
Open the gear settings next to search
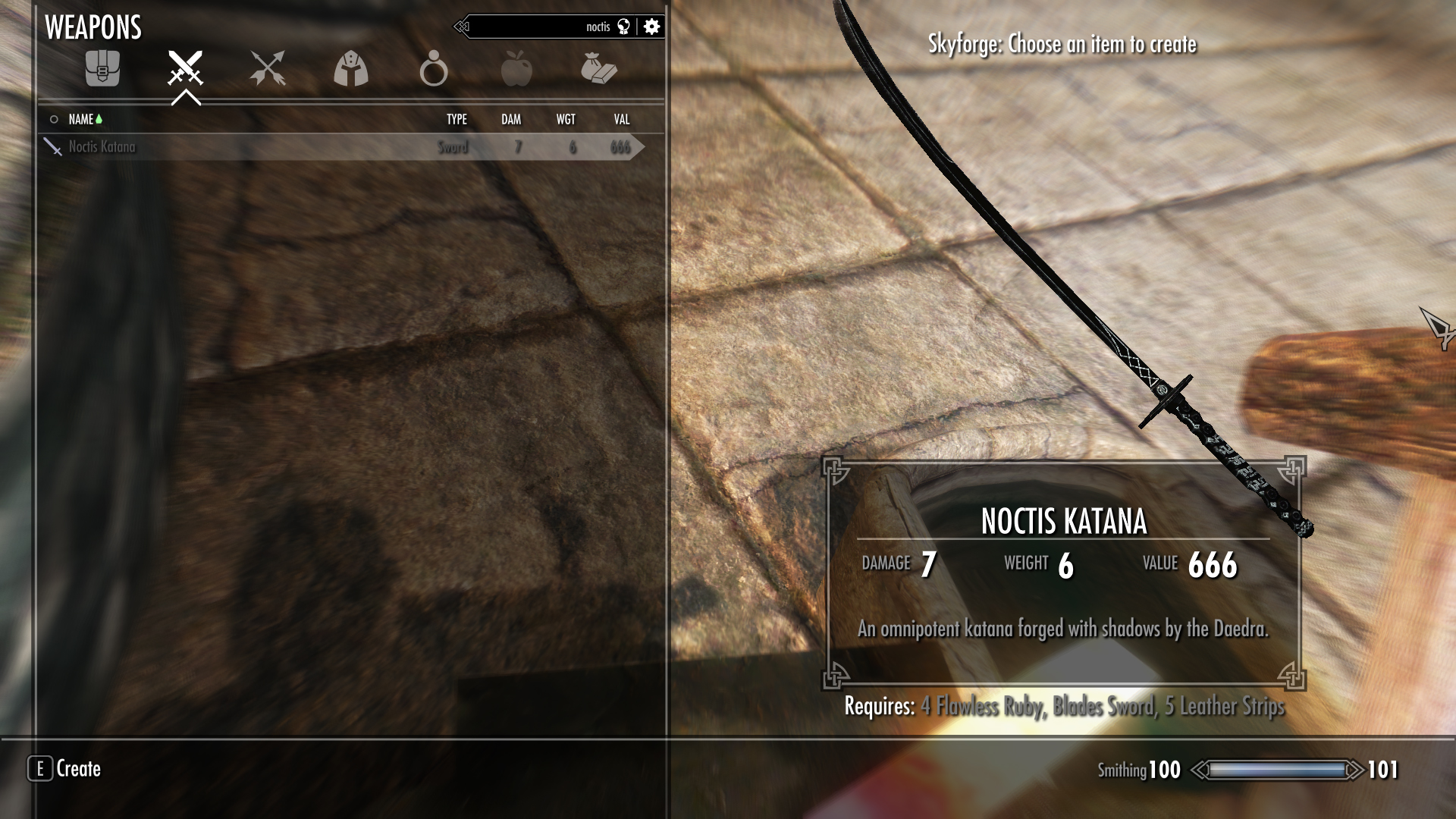pyautogui.click(x=651, y=27)
